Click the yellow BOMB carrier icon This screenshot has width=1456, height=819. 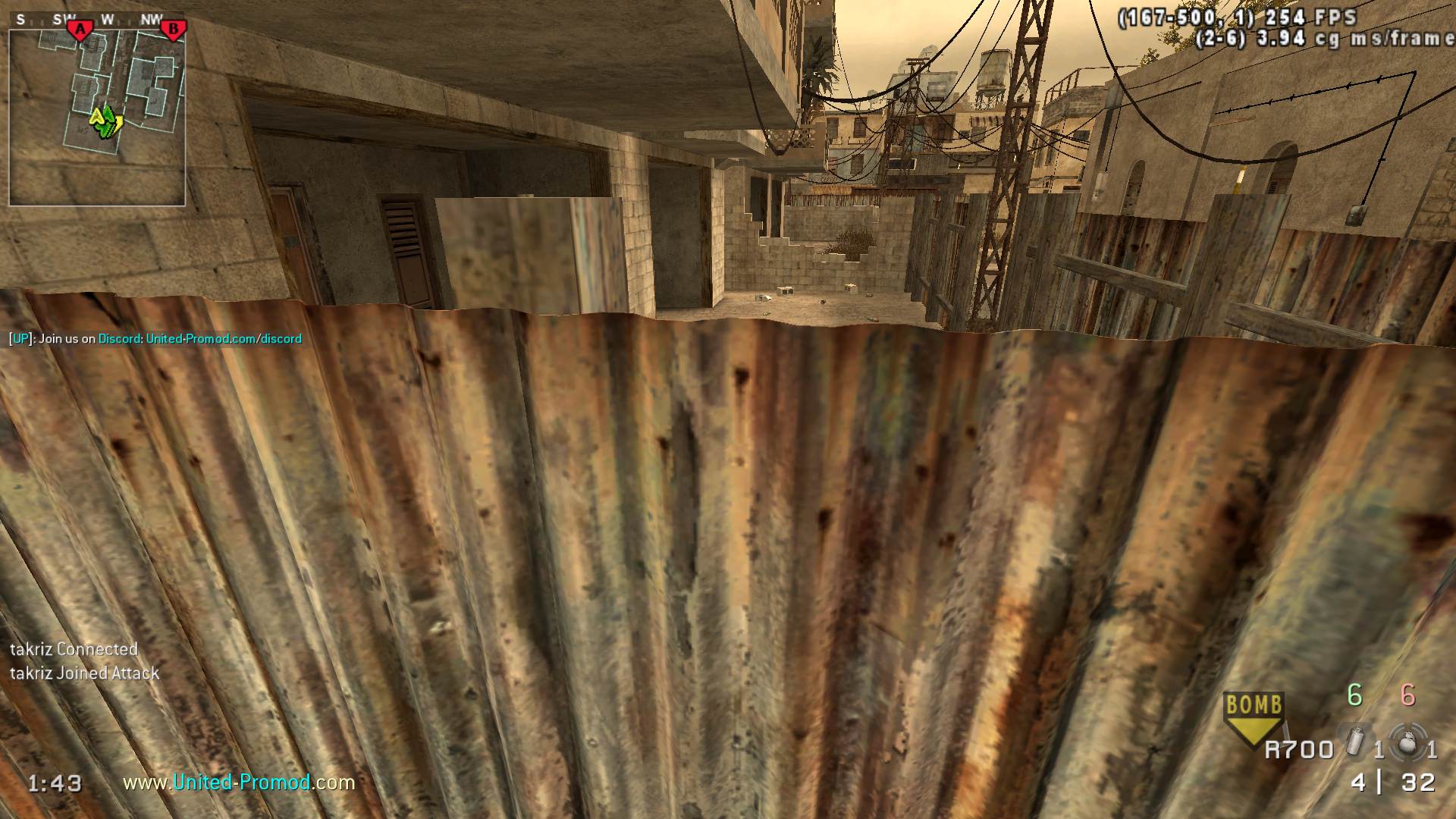coord(1254,717)
